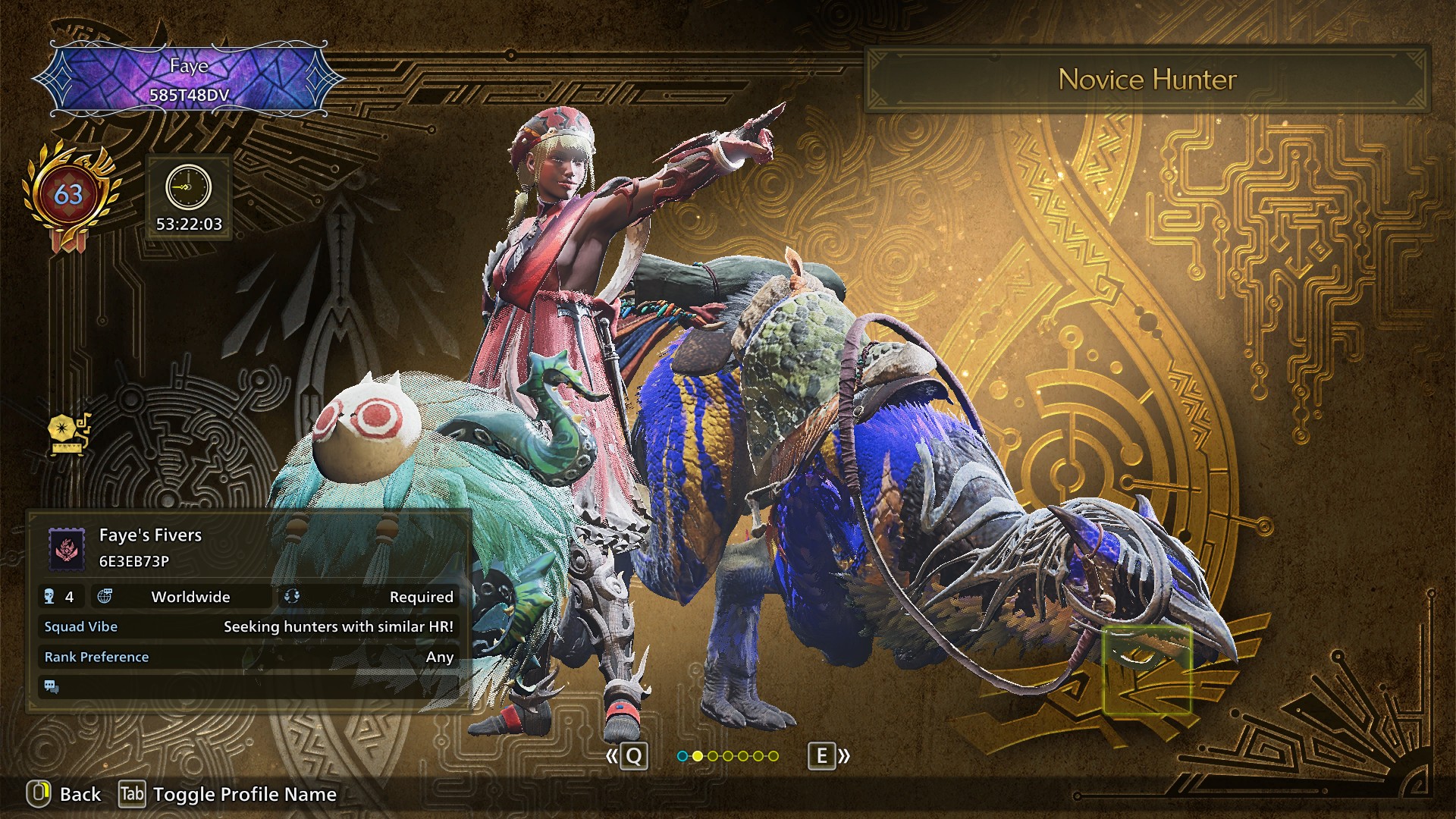
Task: Select the Faye hunter nameplate
Action: tap(189, 80)
